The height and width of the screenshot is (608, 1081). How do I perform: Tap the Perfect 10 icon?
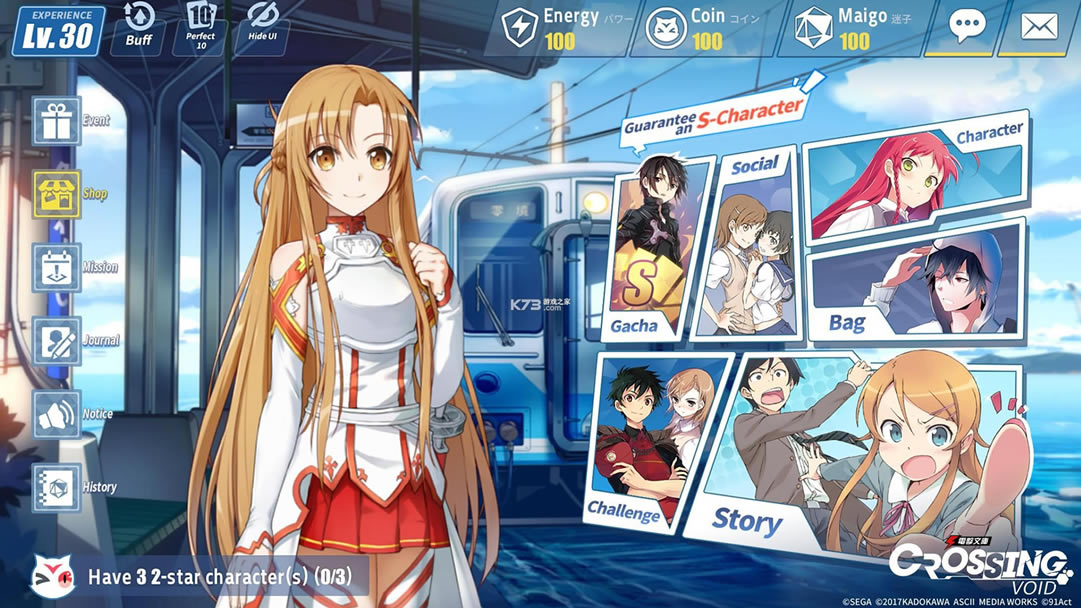(x=200, y=26)
